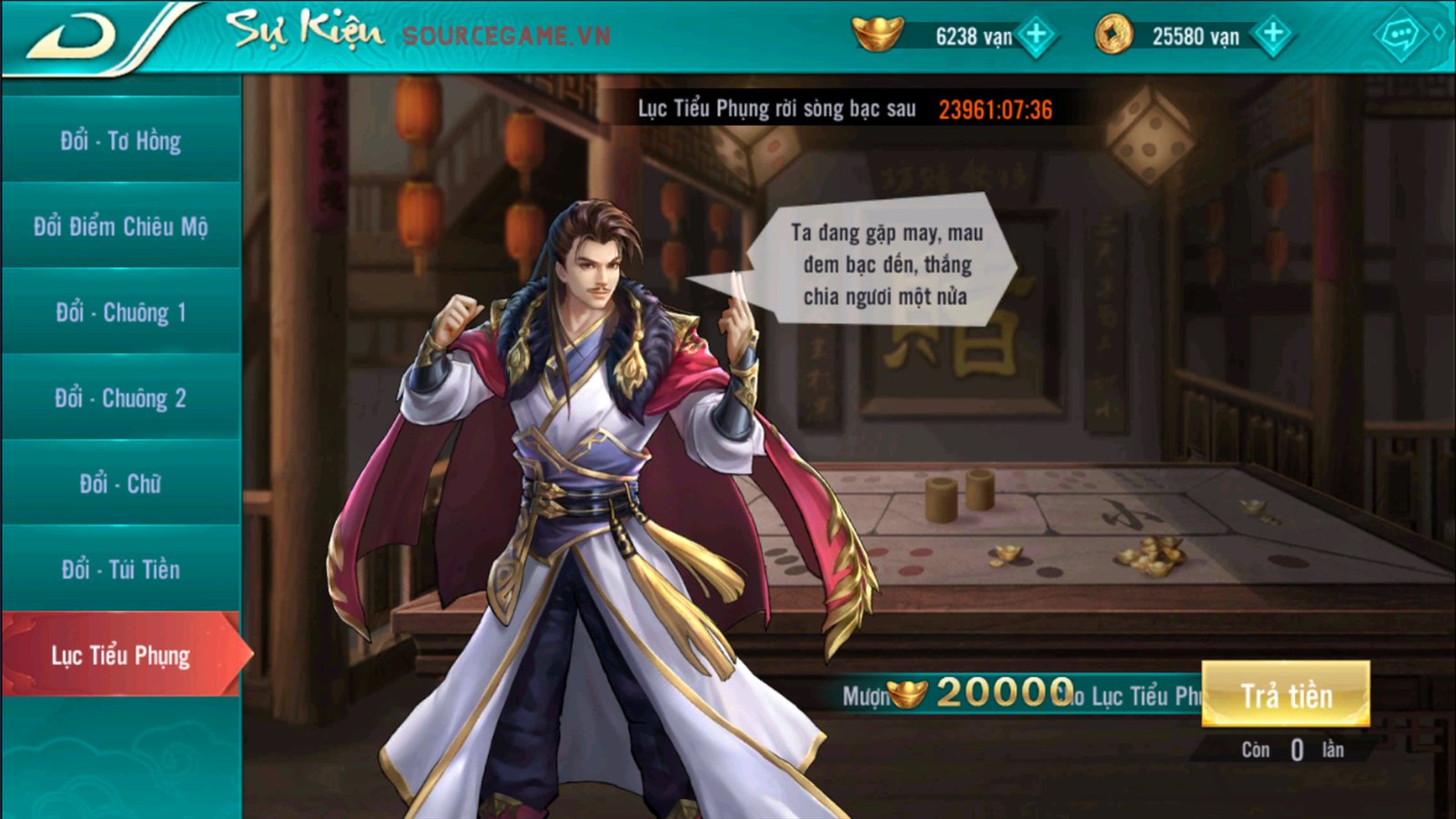Switch to Đổi Điểm Chiêu Mộ tab

(121, 227)
